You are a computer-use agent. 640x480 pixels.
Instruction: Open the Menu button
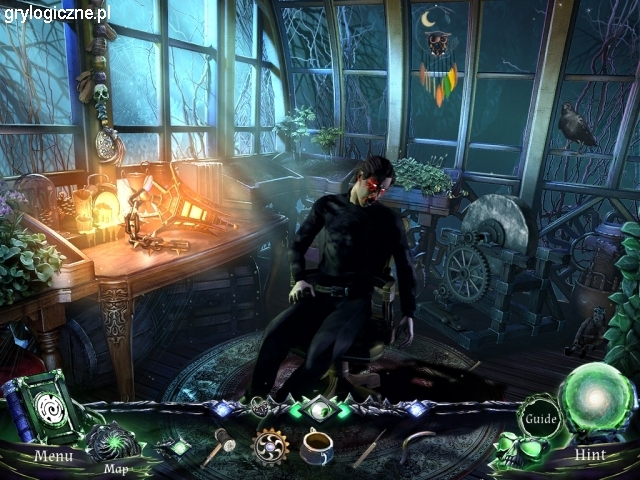(52, 456)
